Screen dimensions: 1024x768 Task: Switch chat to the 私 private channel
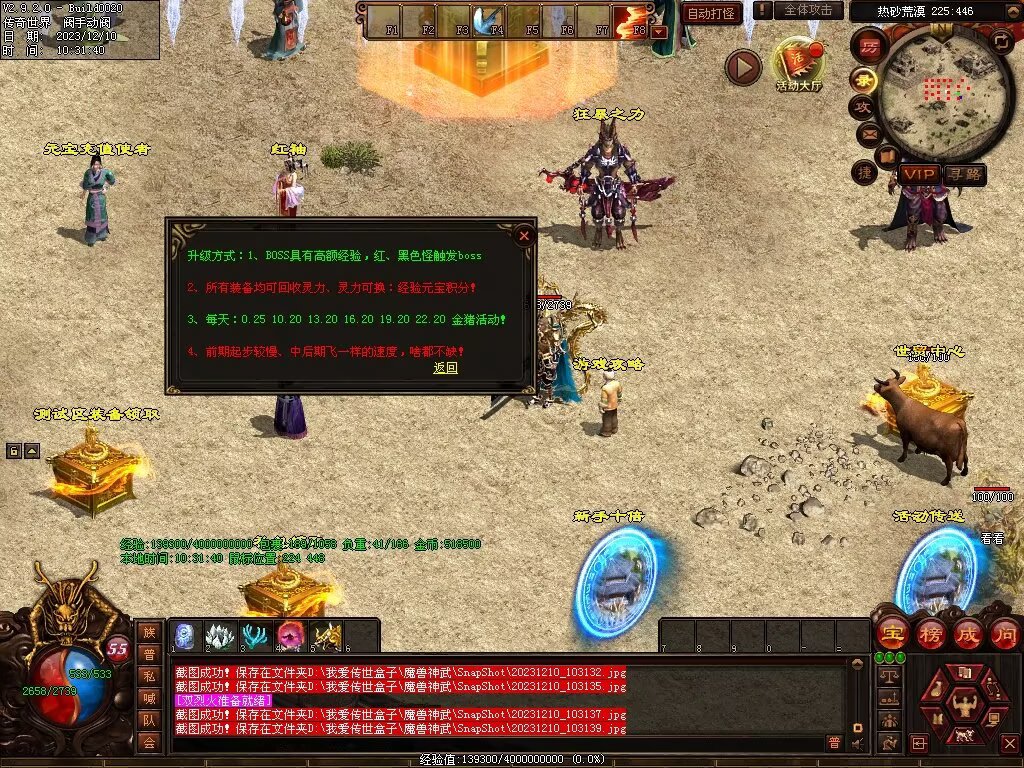tap(148, 675)
